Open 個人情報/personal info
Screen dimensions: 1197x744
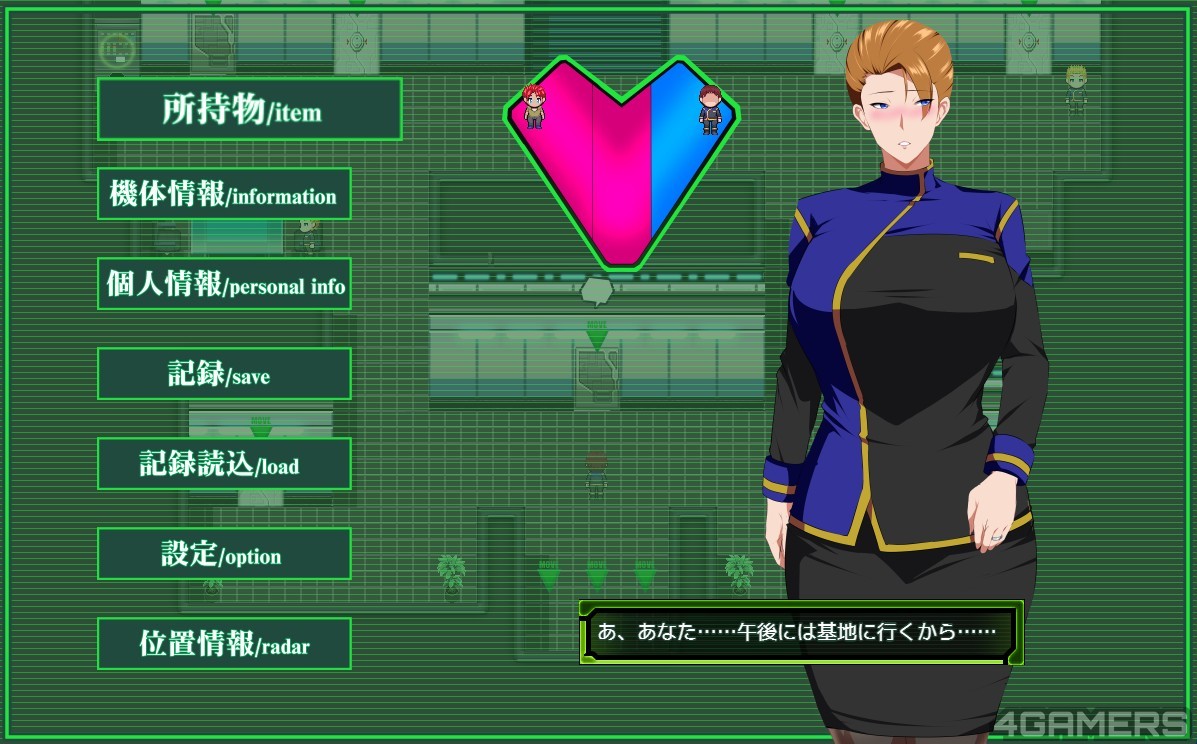click(x=224, y=284)
